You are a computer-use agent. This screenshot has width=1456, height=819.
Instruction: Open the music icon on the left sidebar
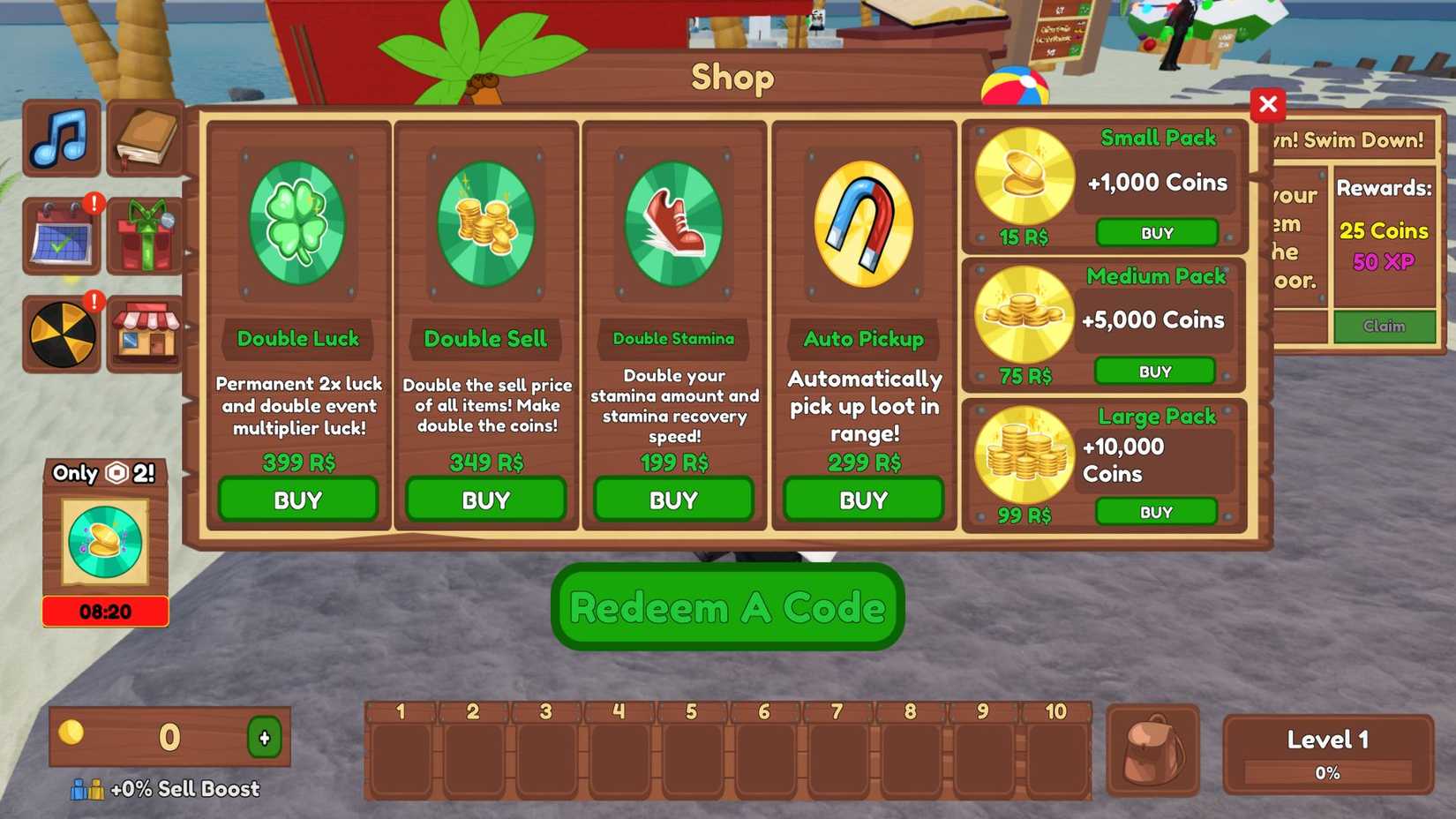(x=59, y=137)
